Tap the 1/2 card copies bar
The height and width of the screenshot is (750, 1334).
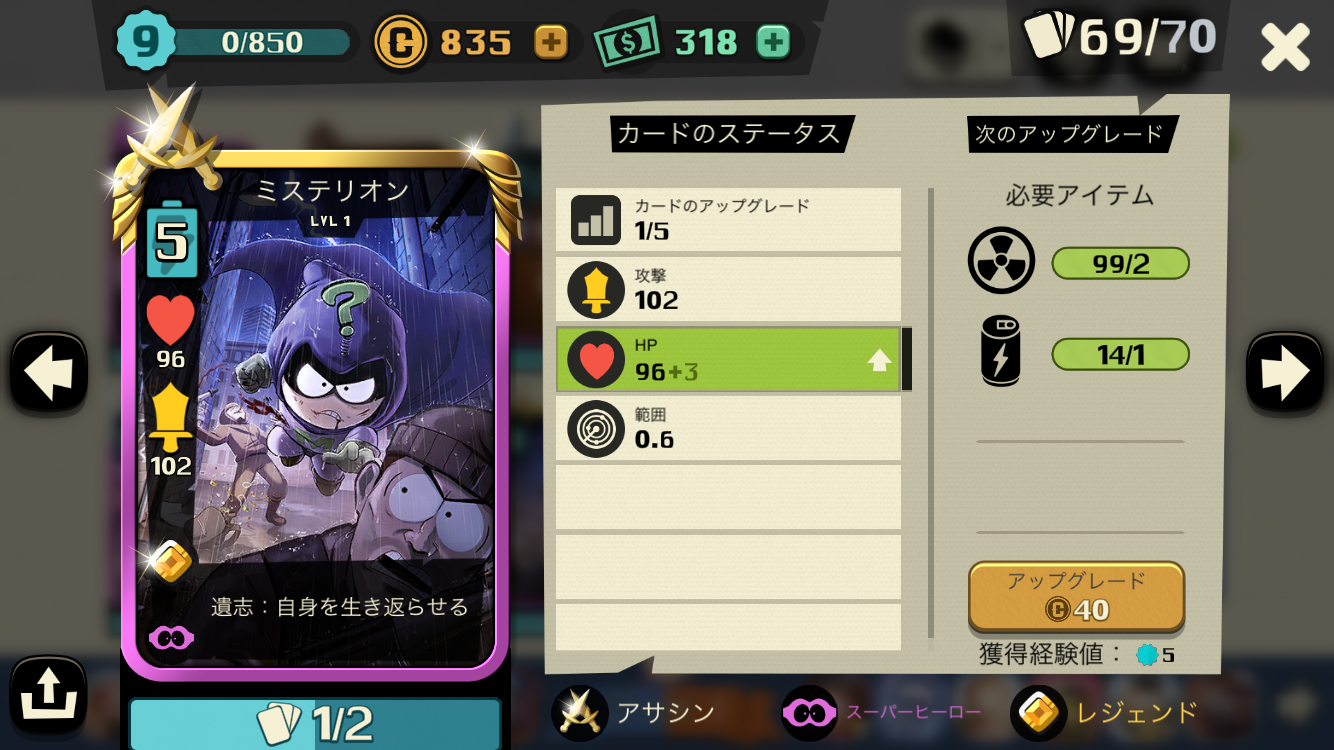pos(314,723)
